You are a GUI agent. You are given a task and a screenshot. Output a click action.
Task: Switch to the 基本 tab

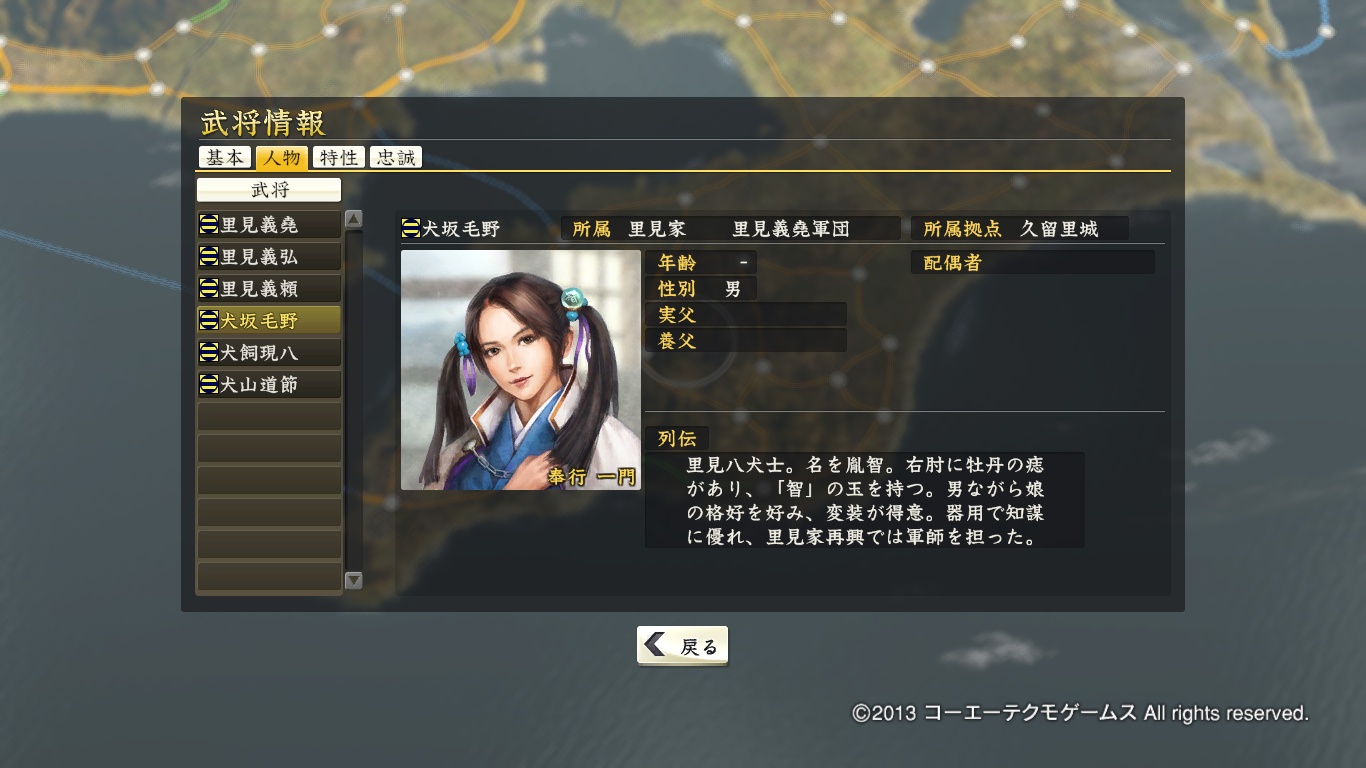(225, 158)
